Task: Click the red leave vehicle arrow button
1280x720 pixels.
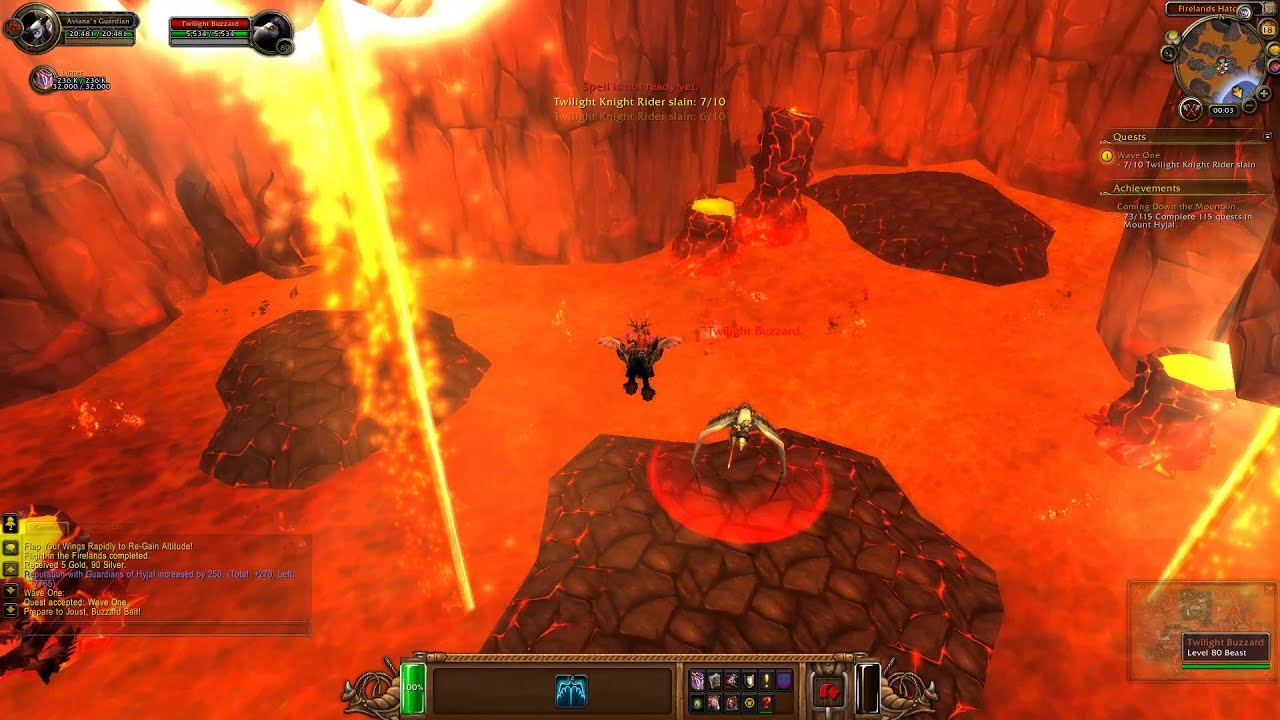Action: click(828, 690)
